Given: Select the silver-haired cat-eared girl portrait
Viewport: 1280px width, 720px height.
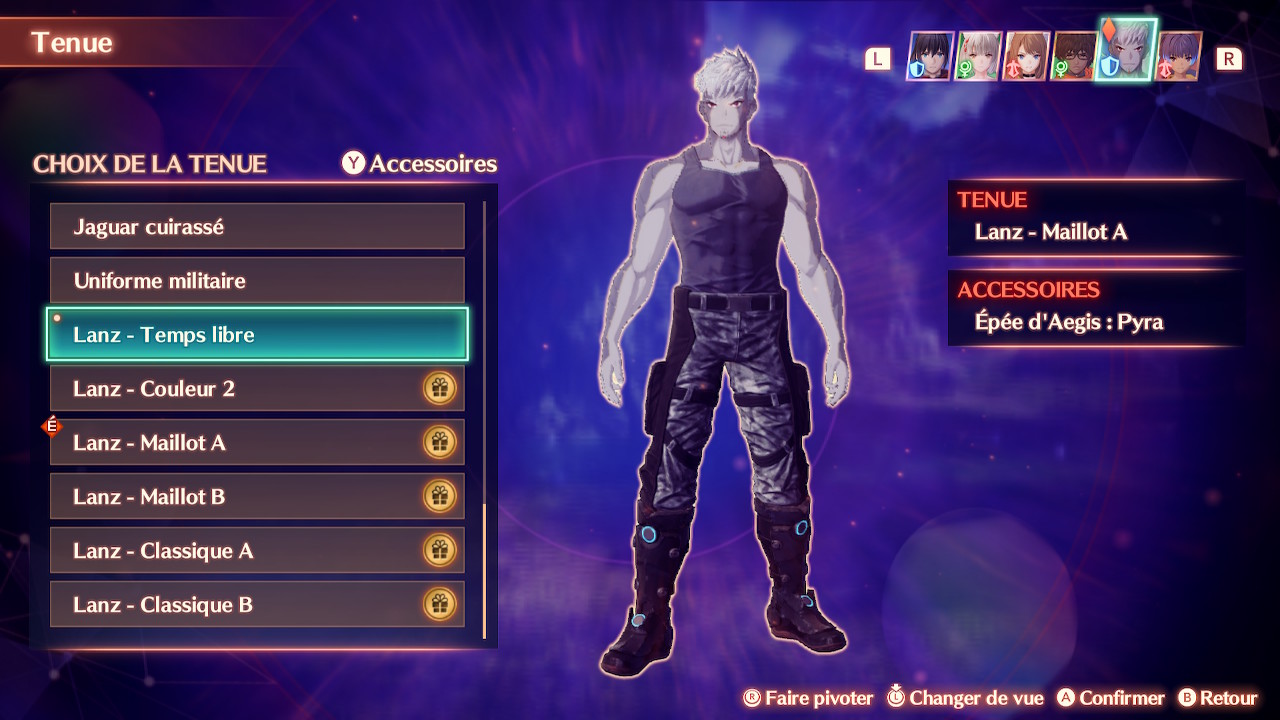Looking at the screenshot, I should pos(978,57).
